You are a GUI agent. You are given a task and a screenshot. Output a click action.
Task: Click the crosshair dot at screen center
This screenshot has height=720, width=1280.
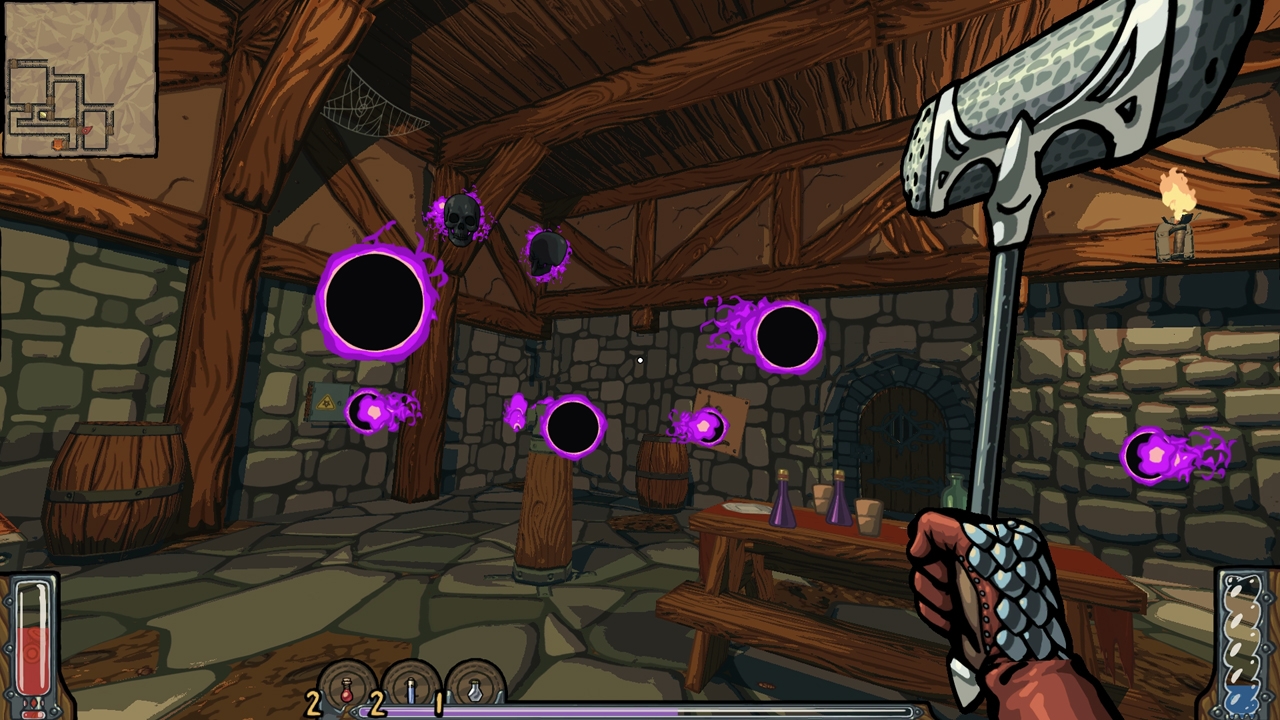640,360
